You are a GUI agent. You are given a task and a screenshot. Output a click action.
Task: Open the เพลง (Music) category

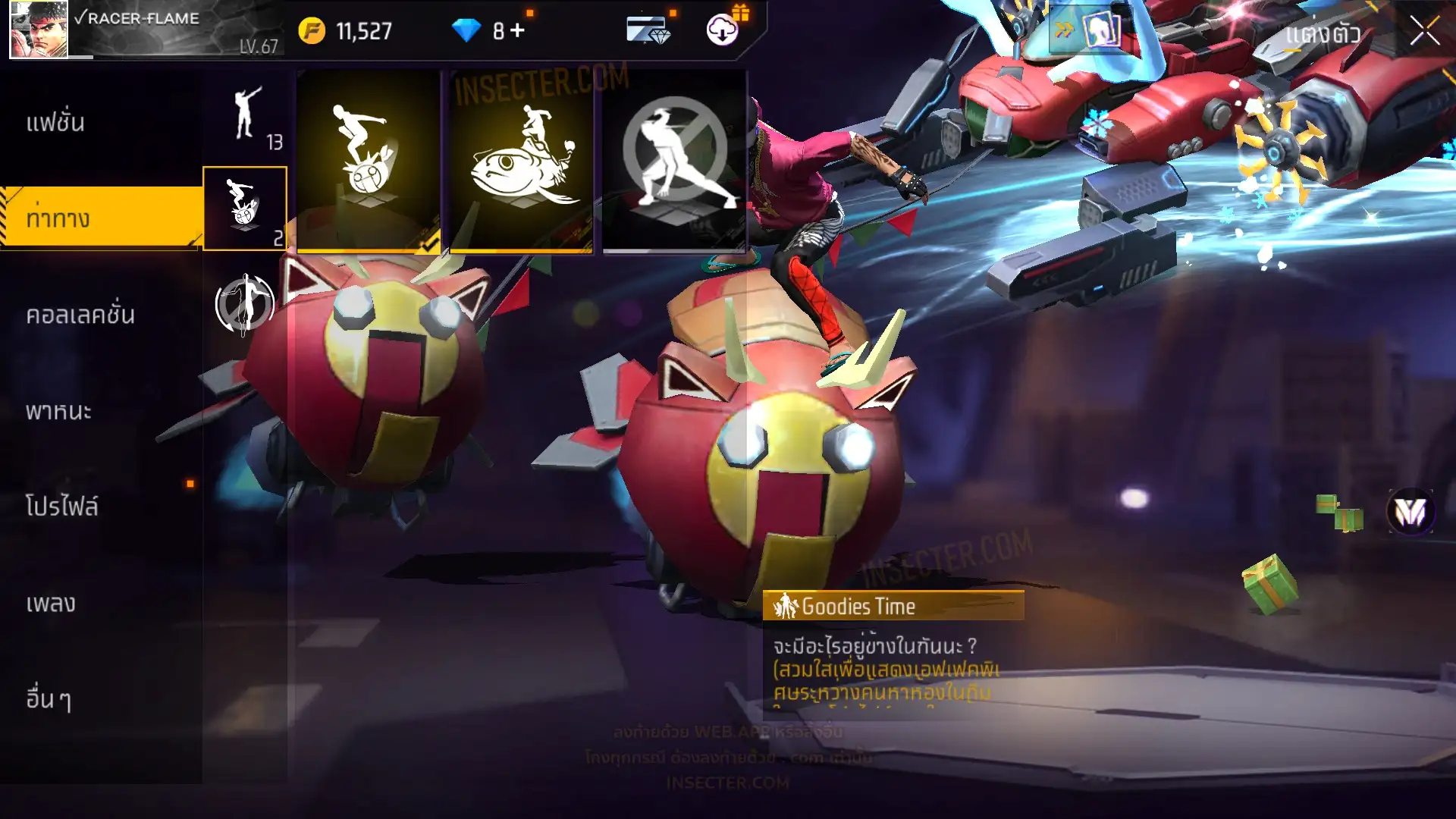51,604
